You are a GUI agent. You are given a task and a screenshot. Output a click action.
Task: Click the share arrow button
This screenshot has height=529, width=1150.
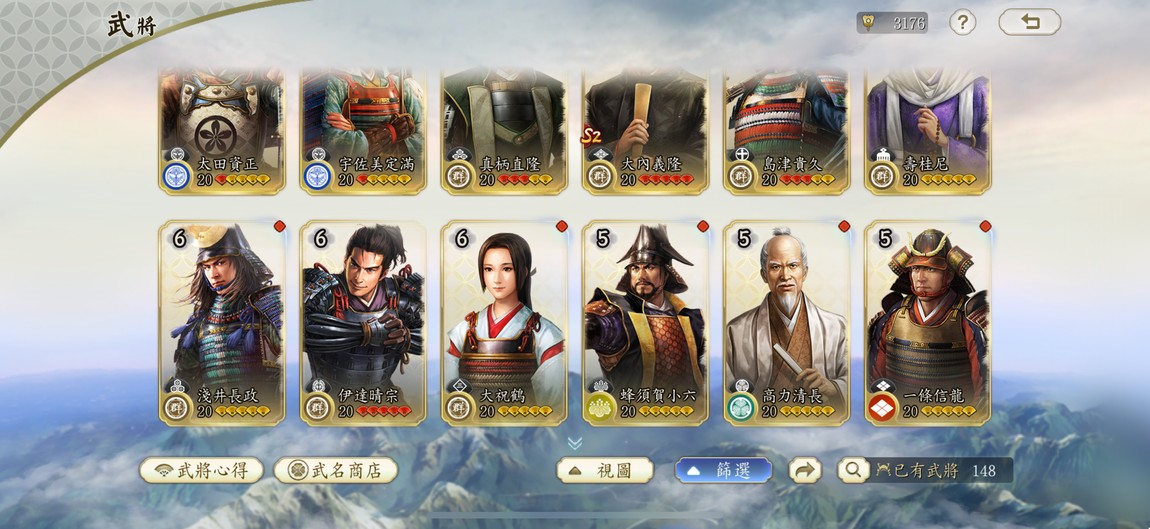click(805, 470)
